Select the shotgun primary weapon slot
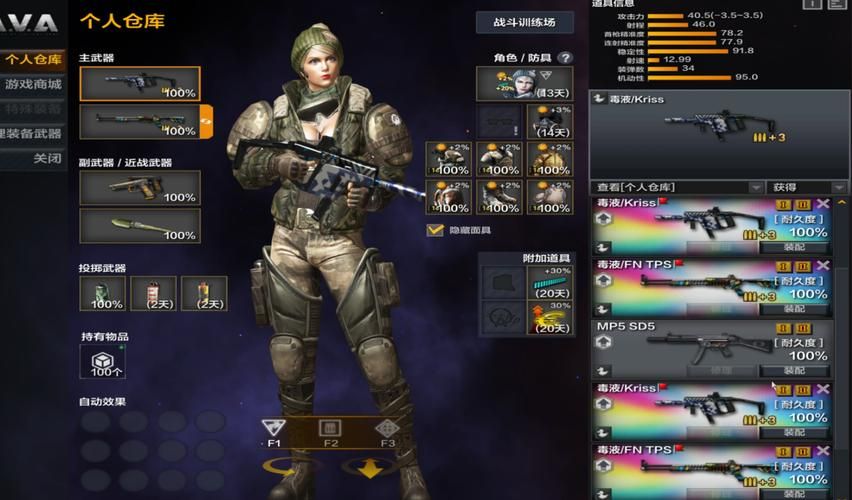Viewport: 852px width, 500px height. [x=139, y=122]
